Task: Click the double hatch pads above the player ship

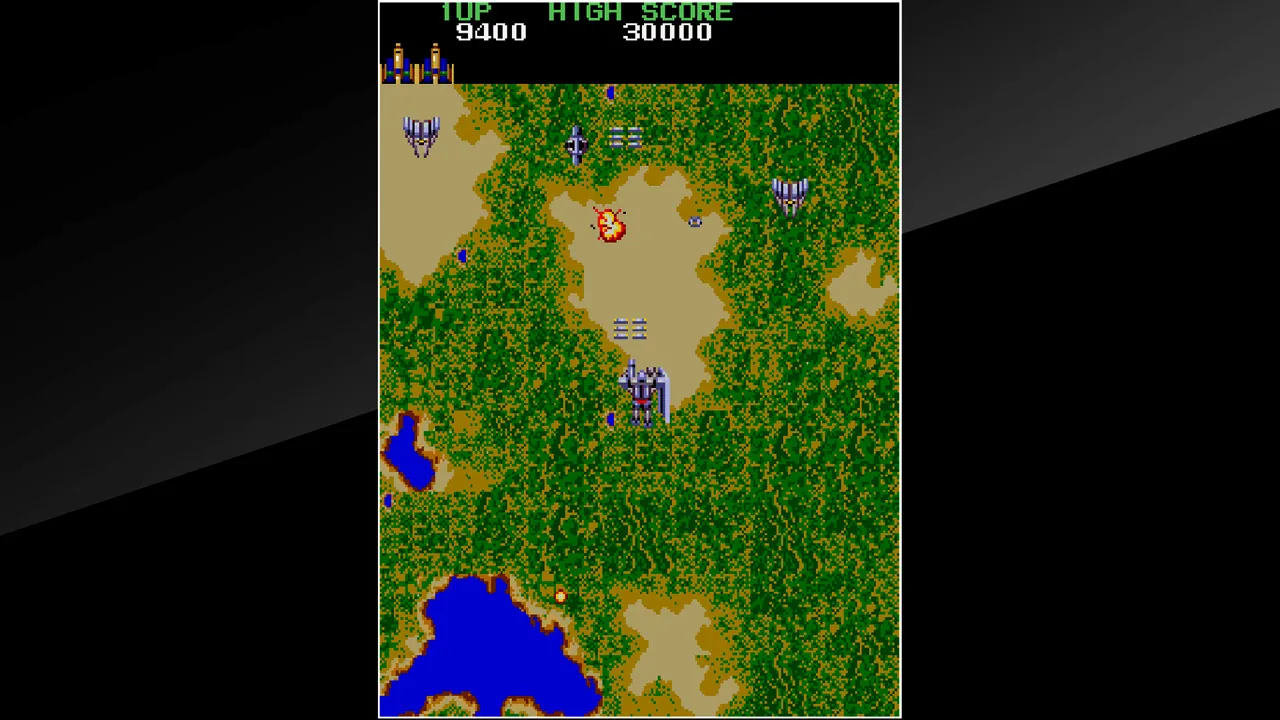Action: click(x=629, y=329)
